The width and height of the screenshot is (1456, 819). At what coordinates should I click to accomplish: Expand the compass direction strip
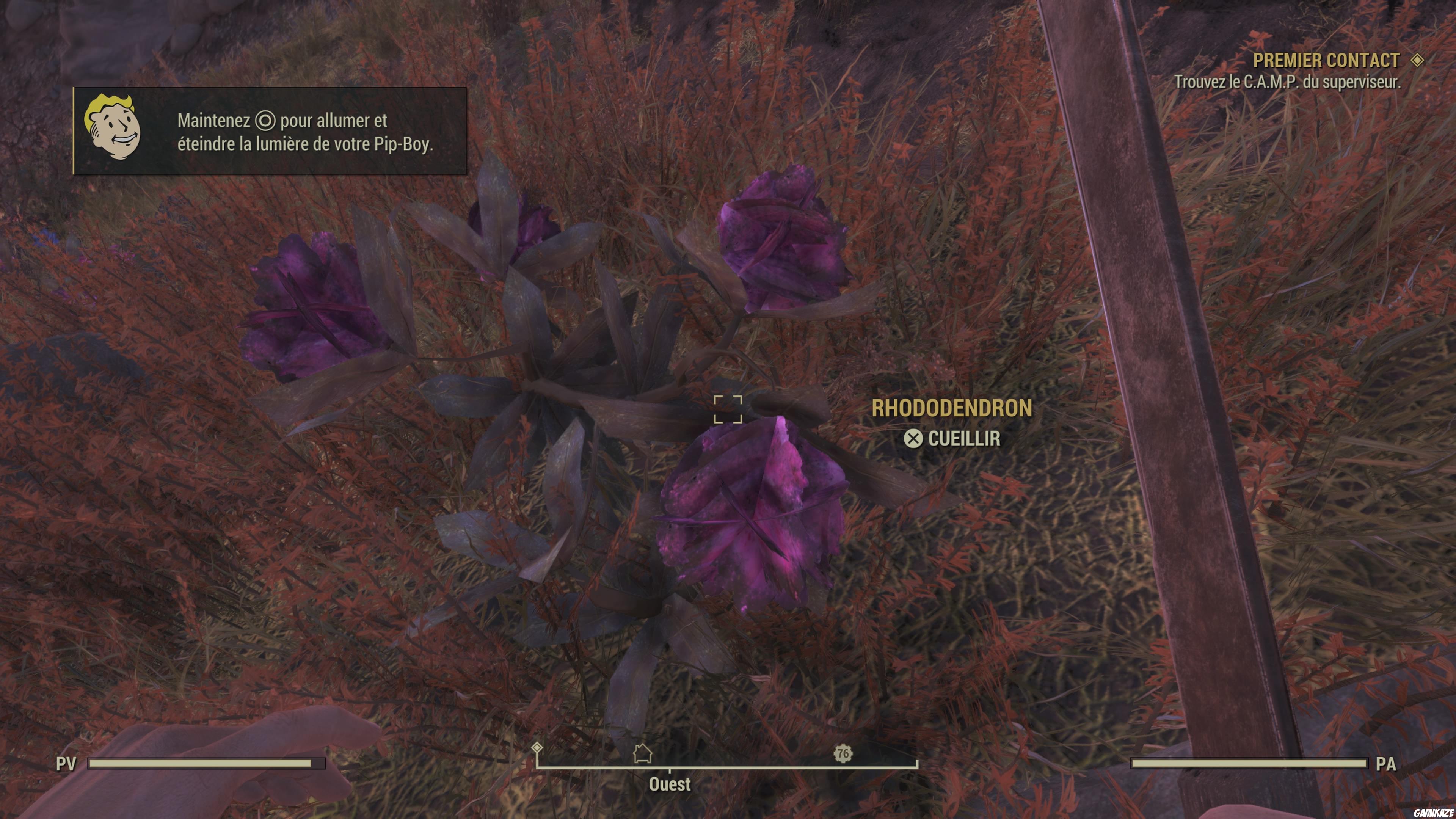[671, 758]
